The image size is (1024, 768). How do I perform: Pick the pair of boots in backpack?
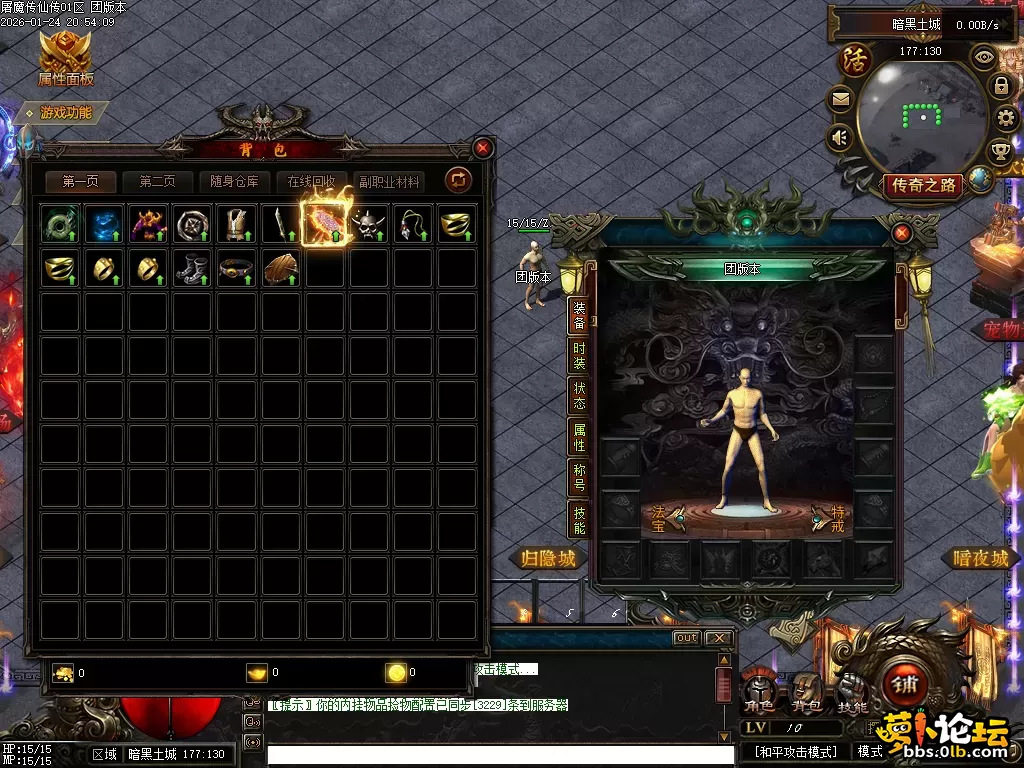pyautogui.click(x=192, y=268)
